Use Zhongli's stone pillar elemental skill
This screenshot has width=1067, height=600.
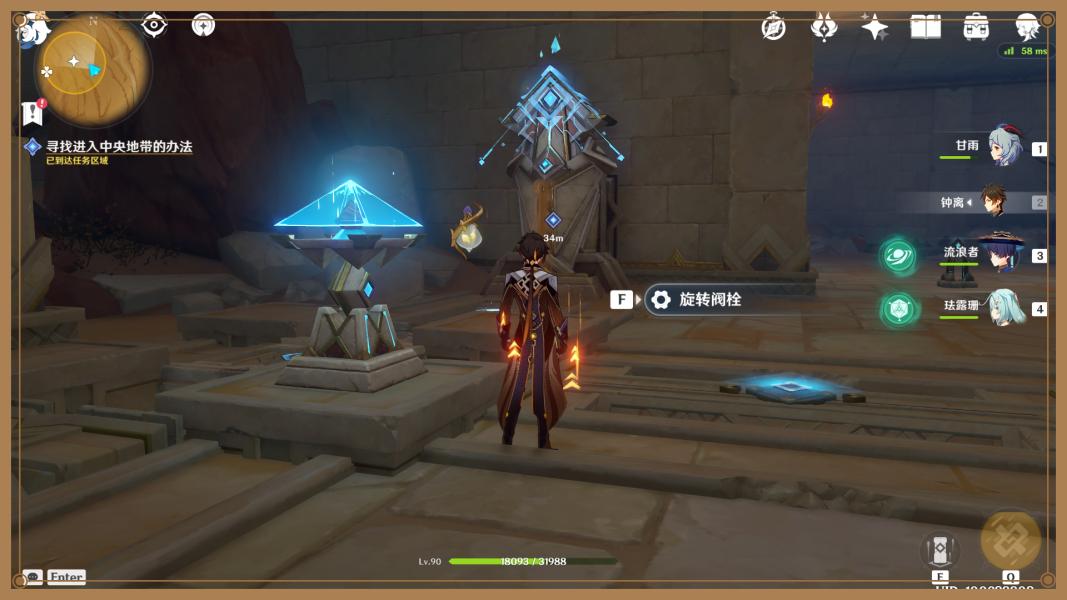pyautogui.click(x=940, y=549)
